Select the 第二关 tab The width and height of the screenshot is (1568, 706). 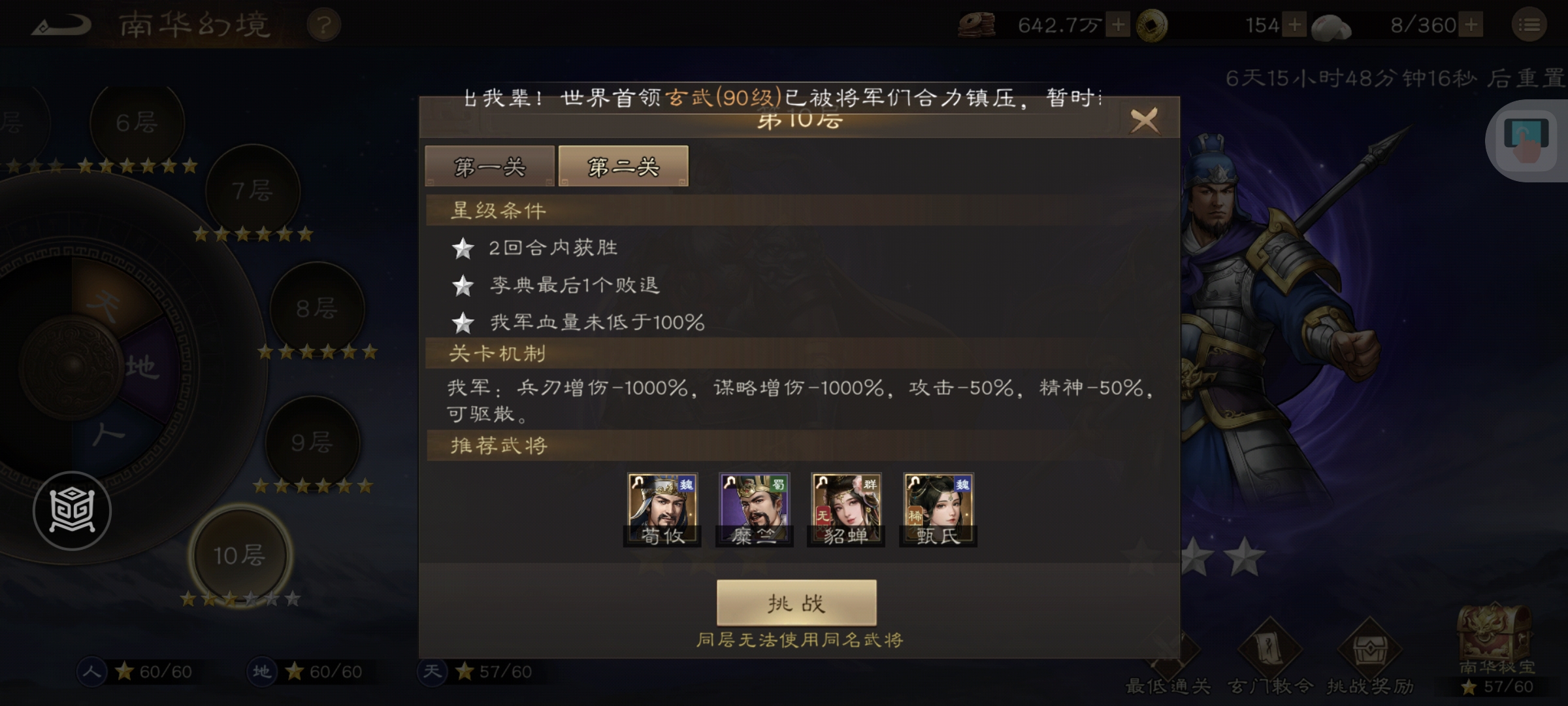622,165
